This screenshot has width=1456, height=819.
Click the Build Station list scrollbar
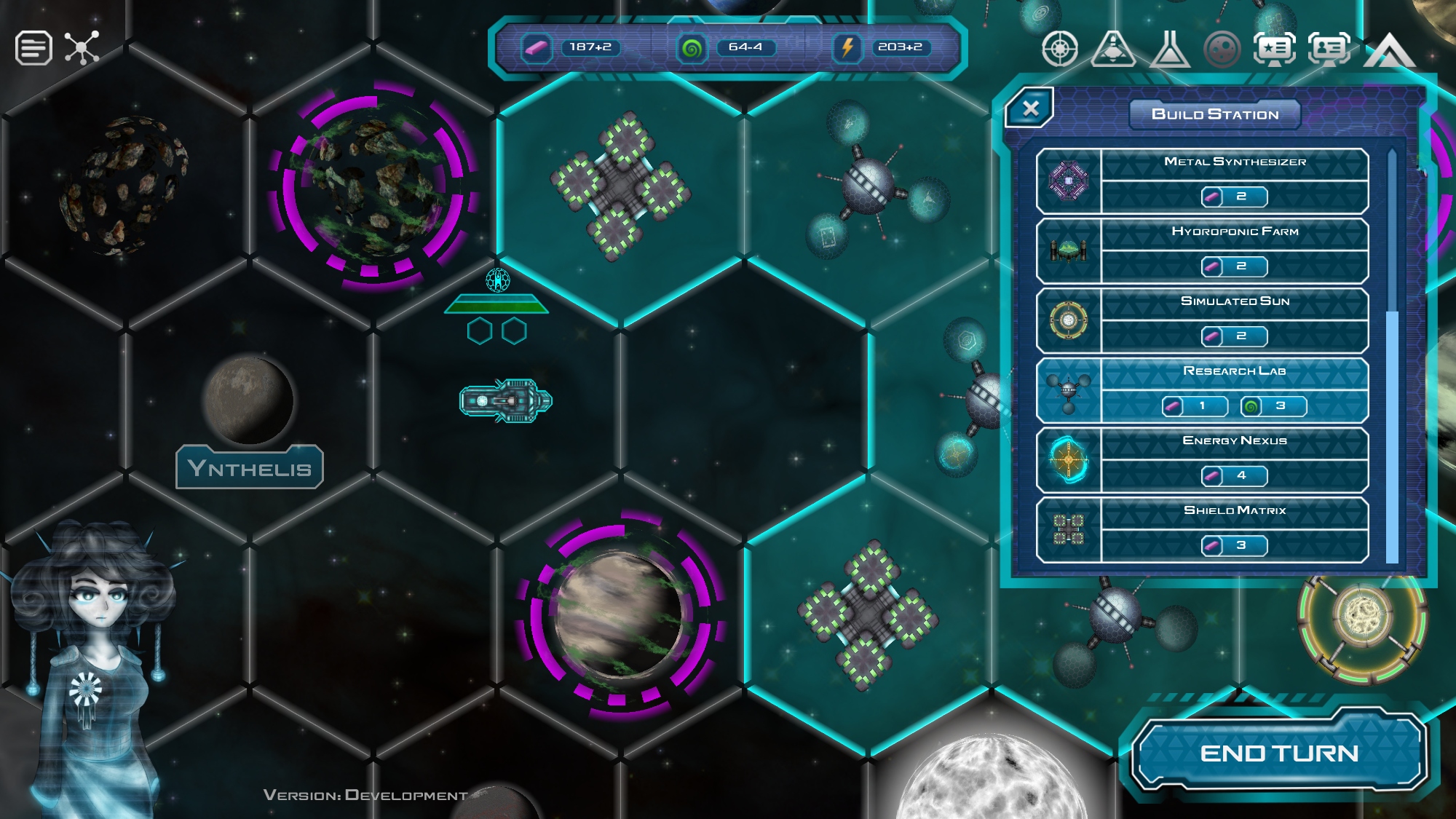pyautogui.click(x=1392, y=437)
